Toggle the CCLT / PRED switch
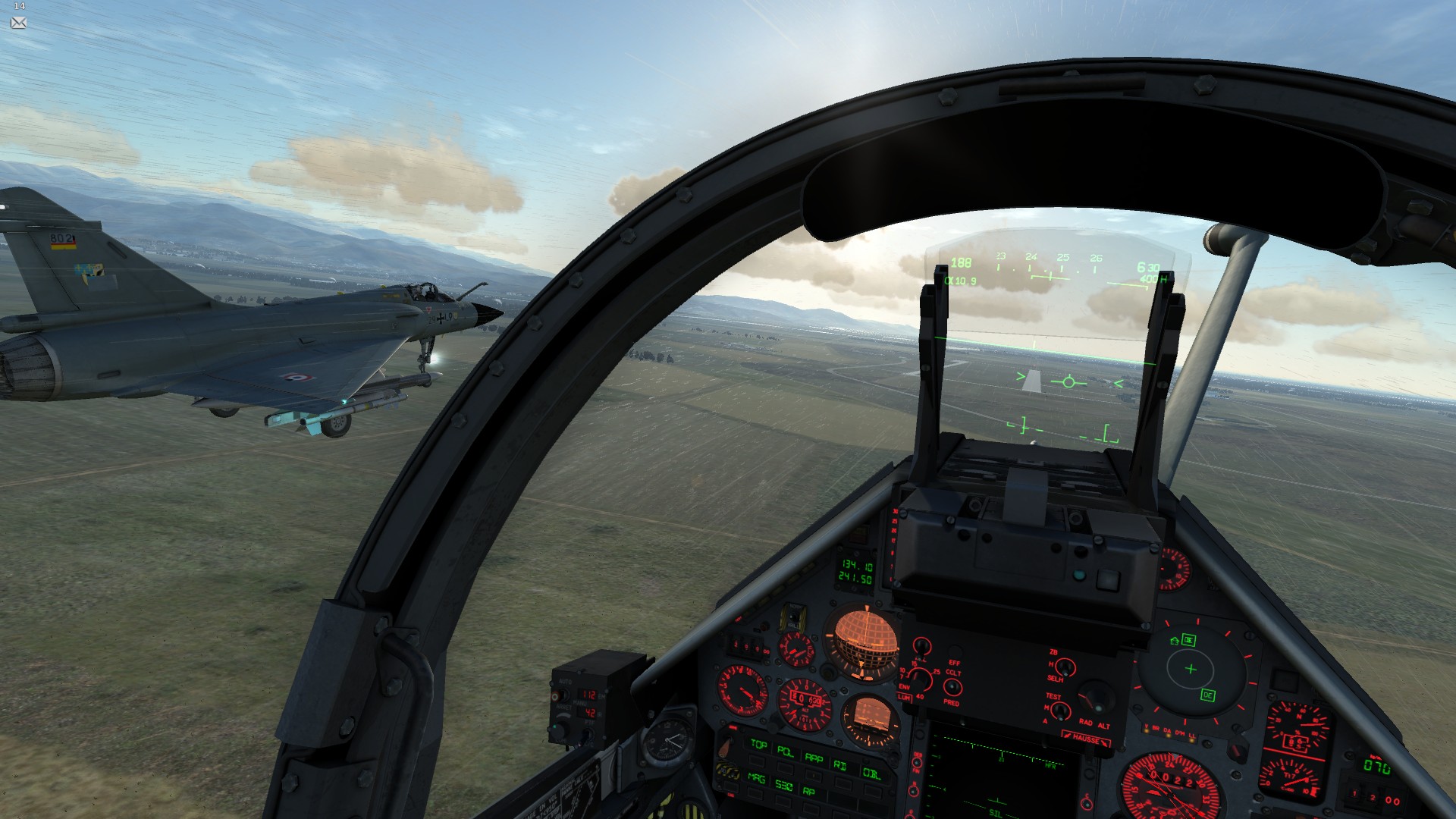This screenshot has width=1456, height=819. [952, 687]
